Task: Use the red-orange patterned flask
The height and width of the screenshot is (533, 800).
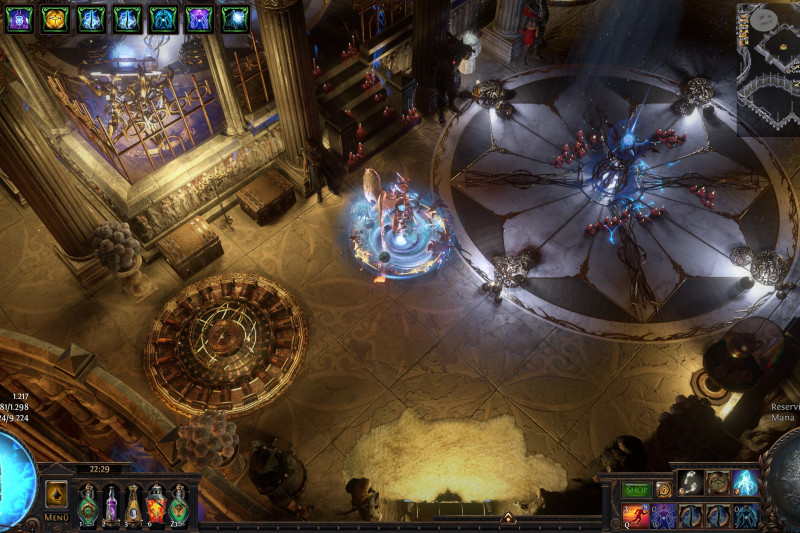Action: pos(156,503)
